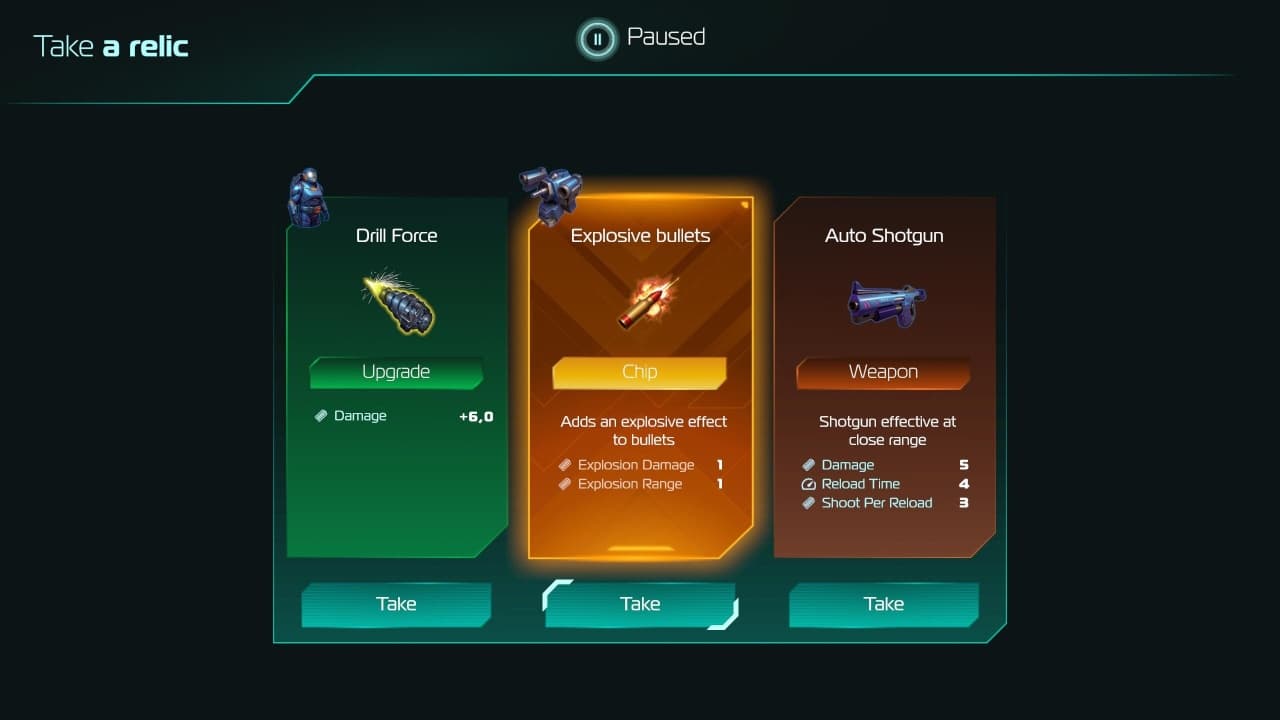Screen dimensions: 1280x720
Task: Select the Drill Force relic card
Action: click(x=396, y=380)
